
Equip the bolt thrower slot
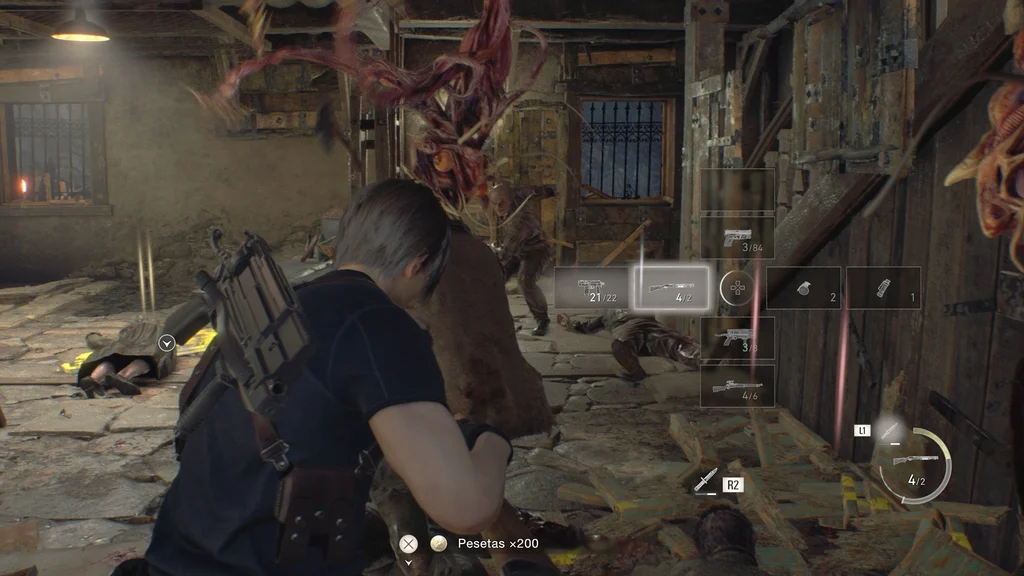(738, 338)
